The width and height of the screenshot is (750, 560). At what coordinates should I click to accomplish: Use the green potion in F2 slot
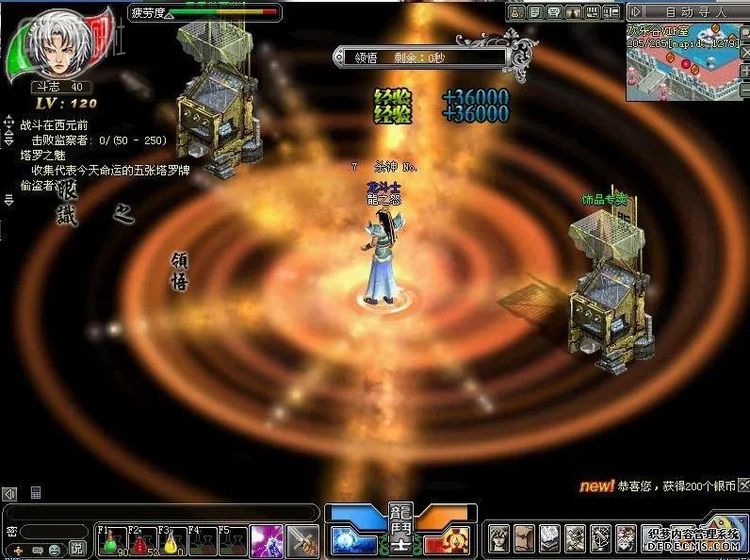coord(139,542)
